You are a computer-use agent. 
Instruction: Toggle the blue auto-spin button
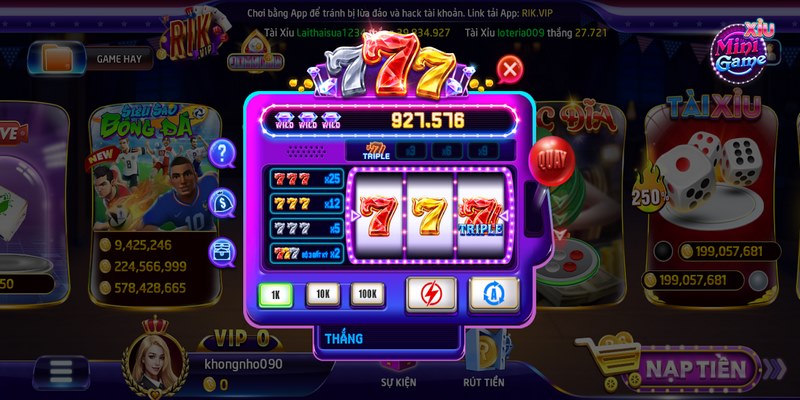click(x=491, y=294)
